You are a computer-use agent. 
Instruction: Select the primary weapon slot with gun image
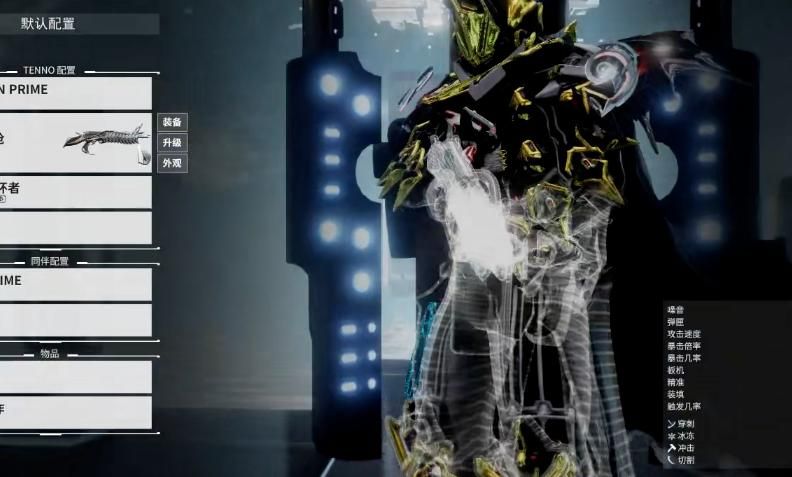75,142
